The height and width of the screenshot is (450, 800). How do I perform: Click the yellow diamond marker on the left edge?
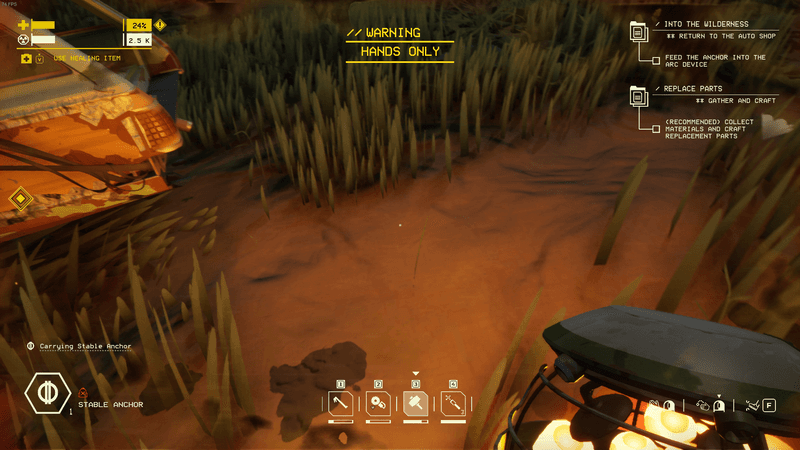20,200
